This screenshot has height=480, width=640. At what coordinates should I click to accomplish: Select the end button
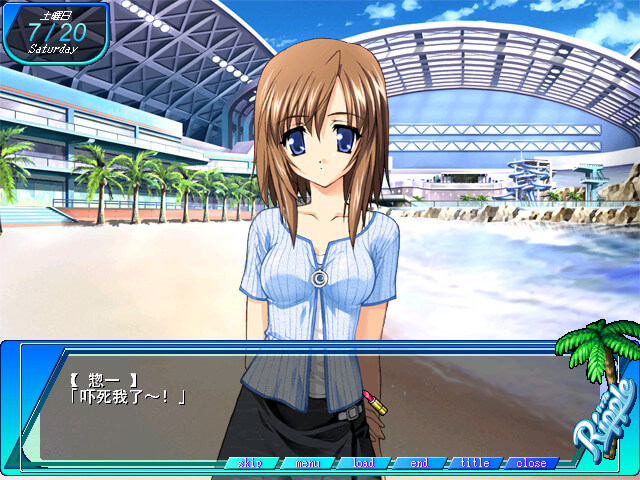pos(419,463)
